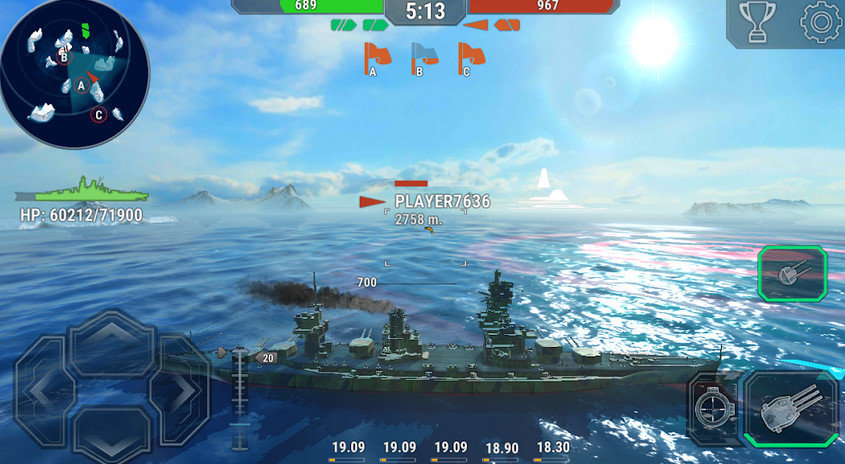
Task: Click capture point B flag
Action: tap(423, 58)
